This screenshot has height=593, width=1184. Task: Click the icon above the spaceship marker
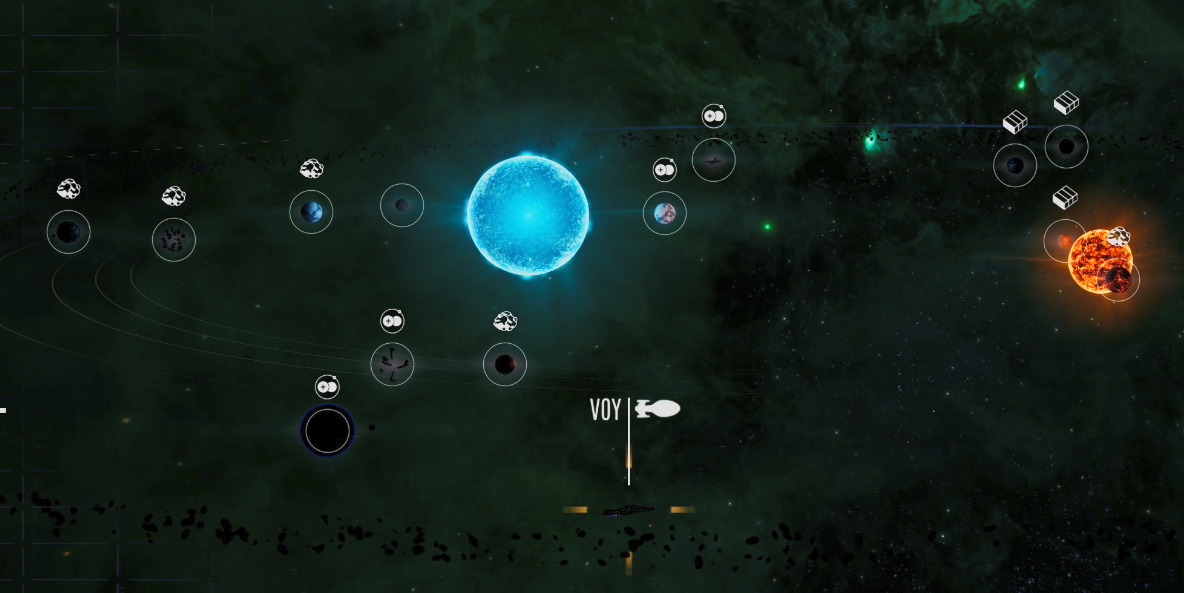click(713, 116)
